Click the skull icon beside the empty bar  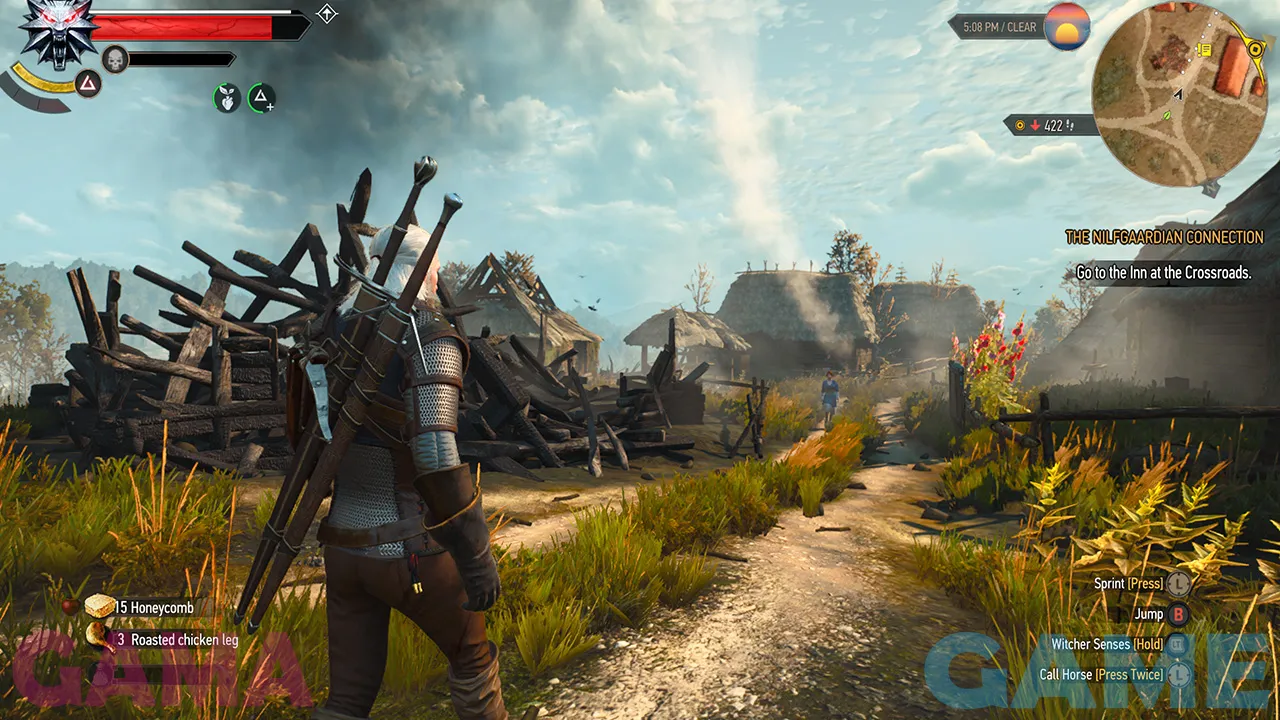(x=115, y=59)
